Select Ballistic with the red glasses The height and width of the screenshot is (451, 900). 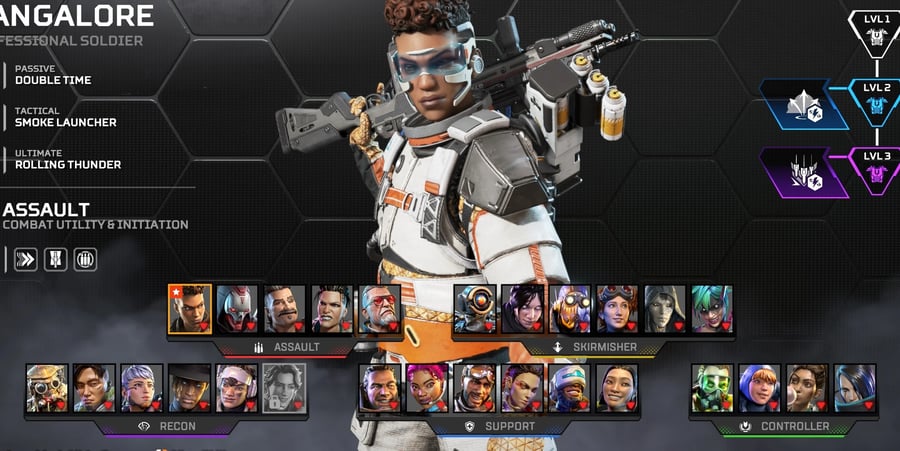pos(381,308)
